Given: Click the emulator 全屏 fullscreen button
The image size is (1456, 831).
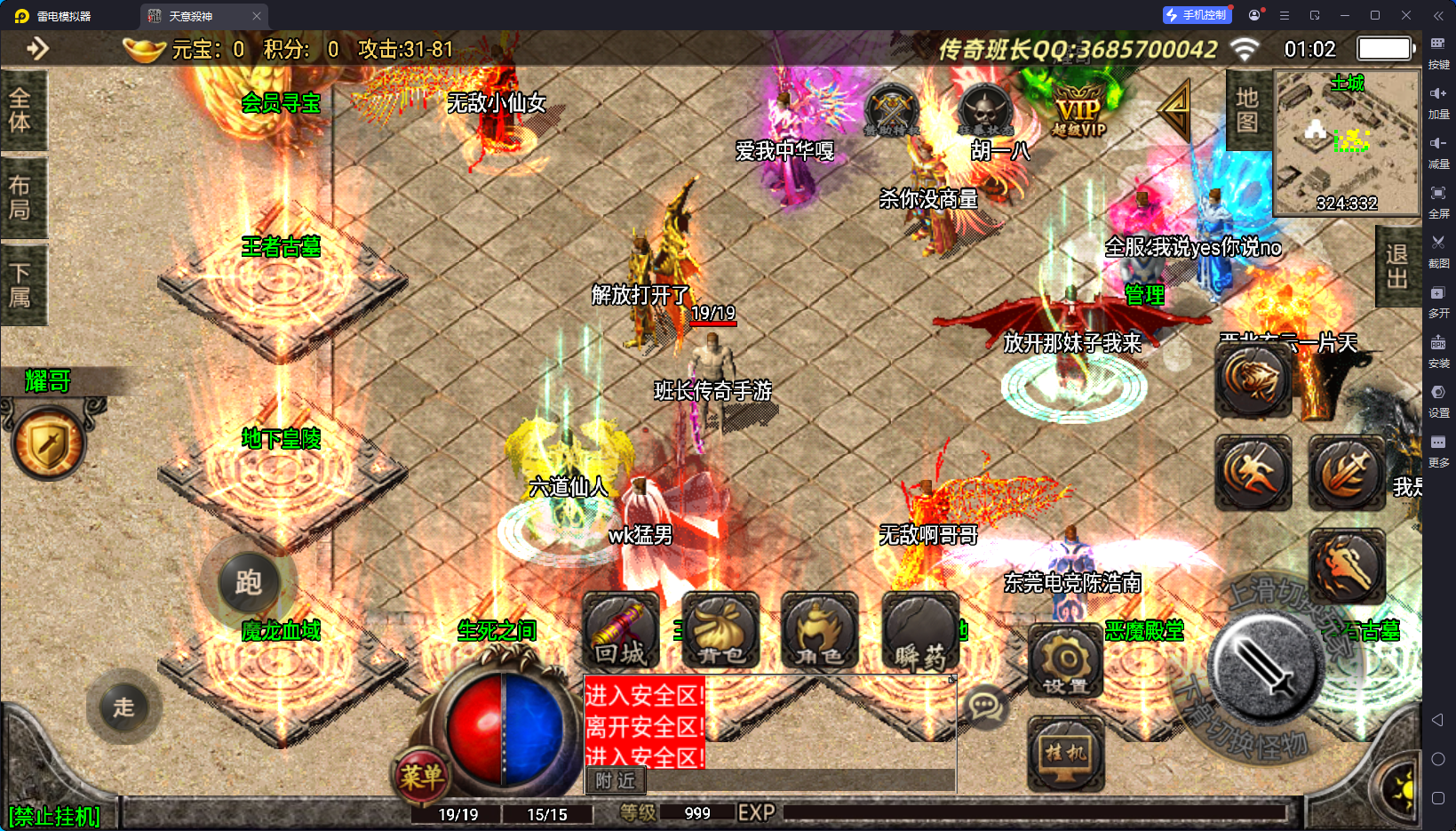Looking at the screenshot, I should pyautogui.click(x=1438, y=199).
